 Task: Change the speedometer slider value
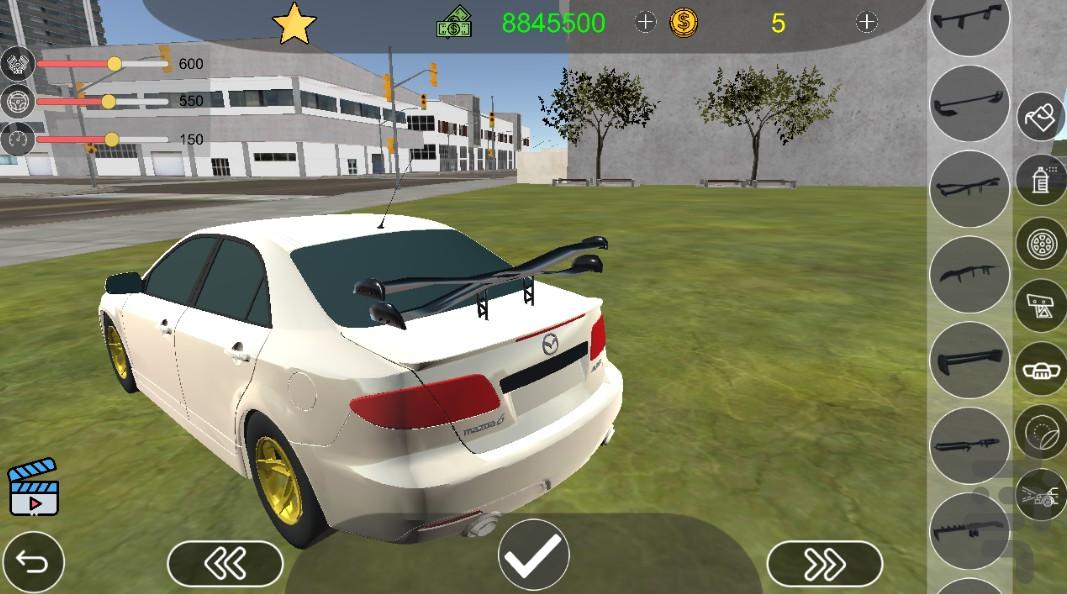111,139
